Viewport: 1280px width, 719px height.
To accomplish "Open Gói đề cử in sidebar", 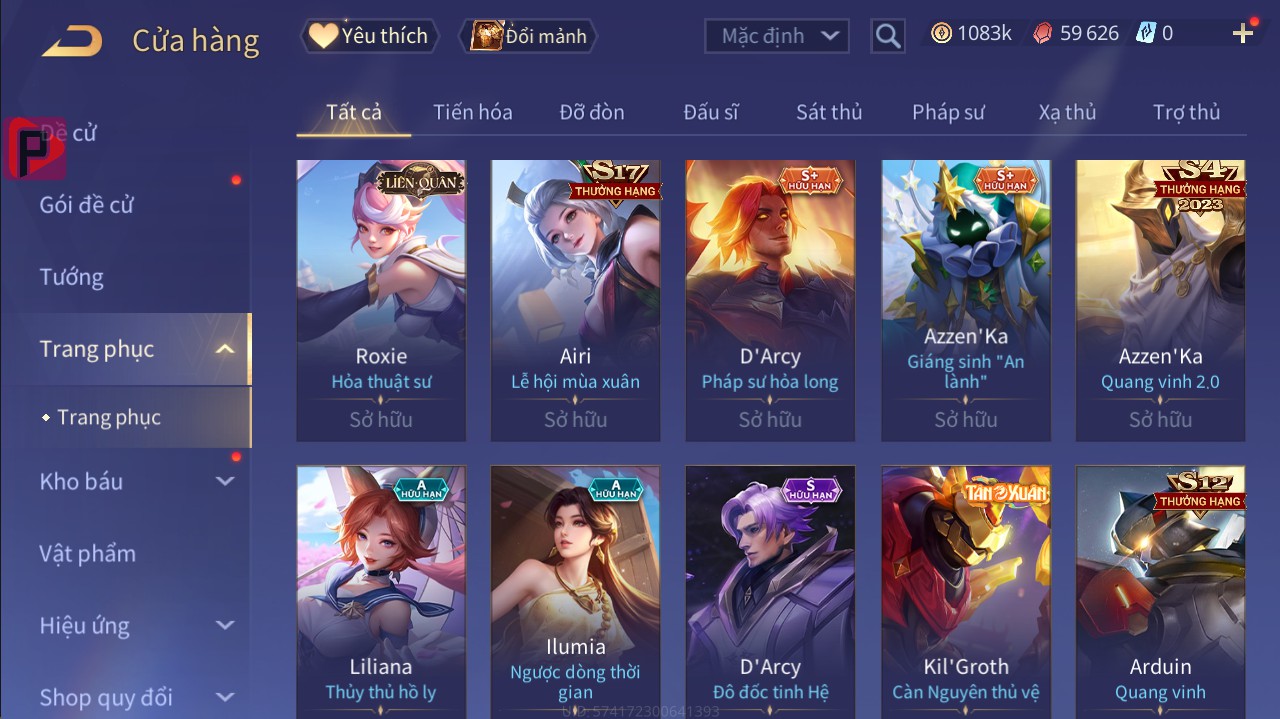I will click(x=87, y=205).
